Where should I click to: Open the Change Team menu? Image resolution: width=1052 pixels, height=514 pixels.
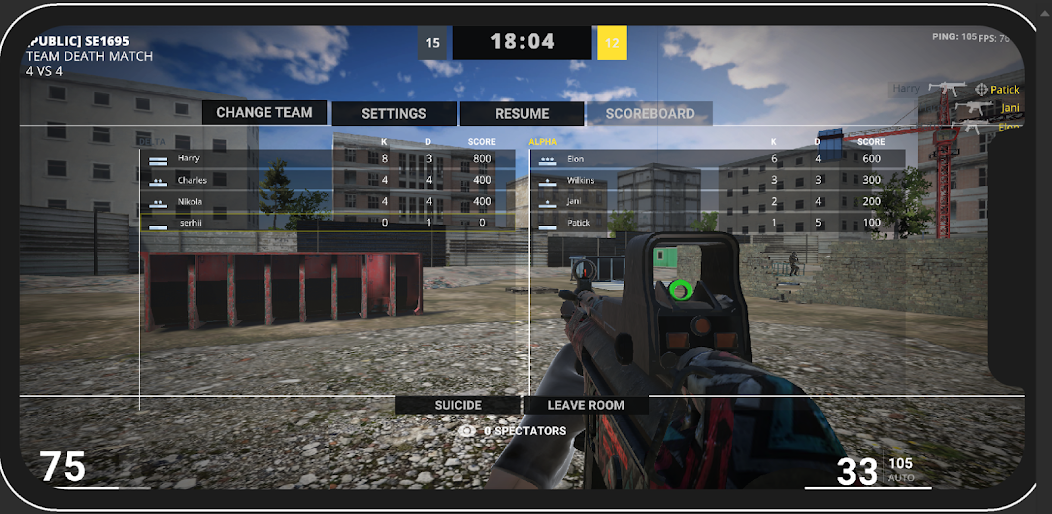[x=265, y=113]
